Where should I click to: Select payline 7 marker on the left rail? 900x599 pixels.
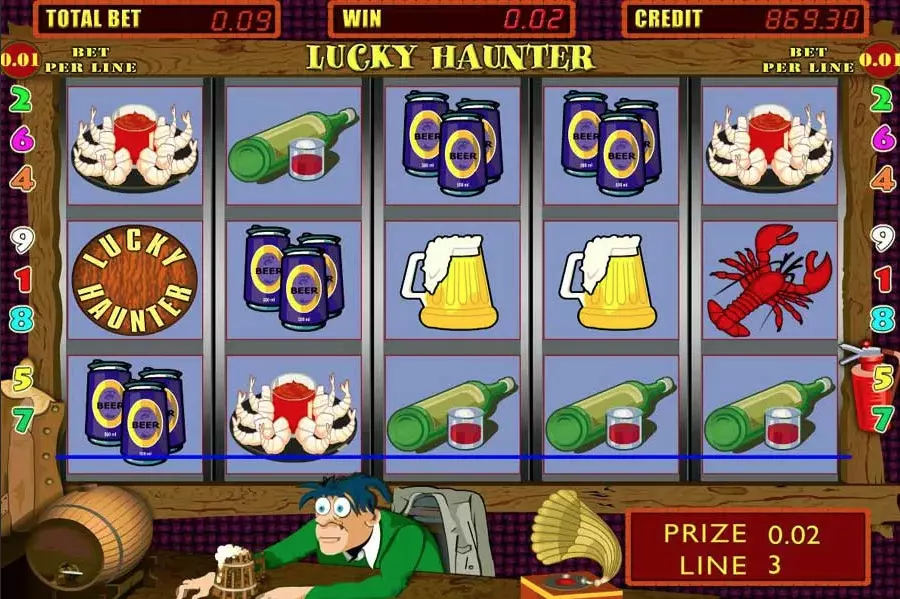22,419
